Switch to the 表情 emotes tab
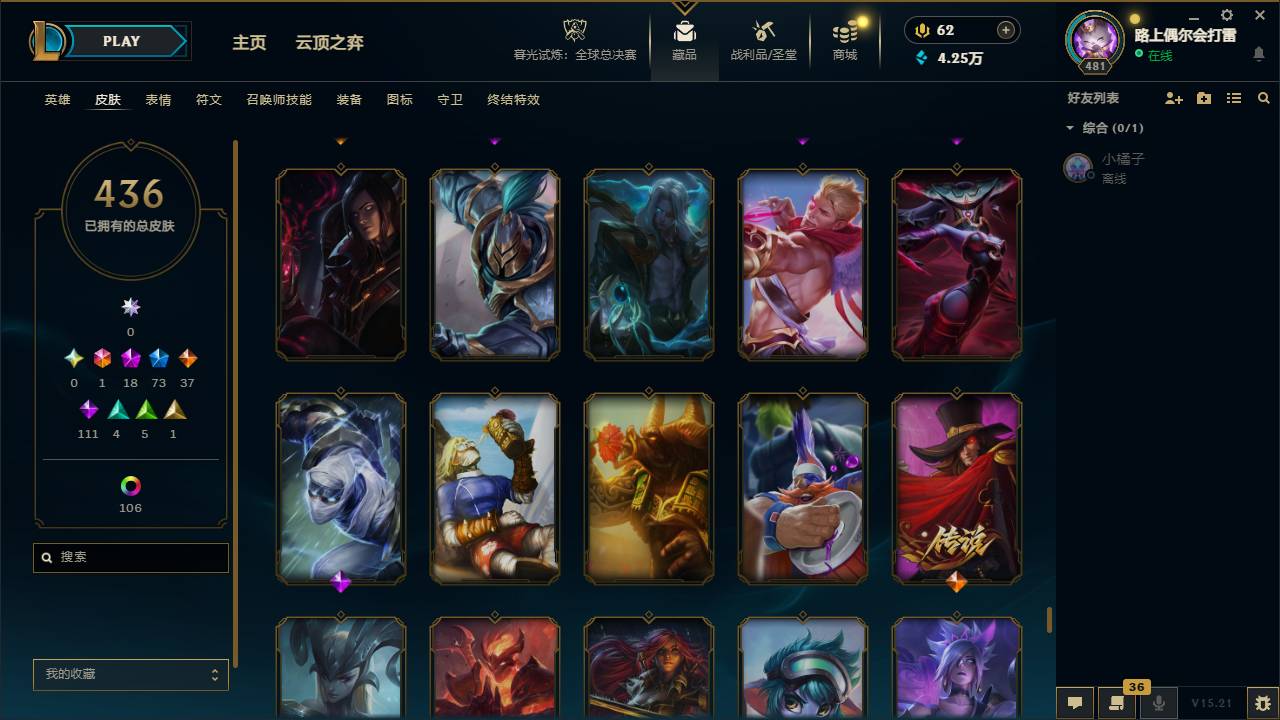The image size is (1280, 720). point(159,100)
